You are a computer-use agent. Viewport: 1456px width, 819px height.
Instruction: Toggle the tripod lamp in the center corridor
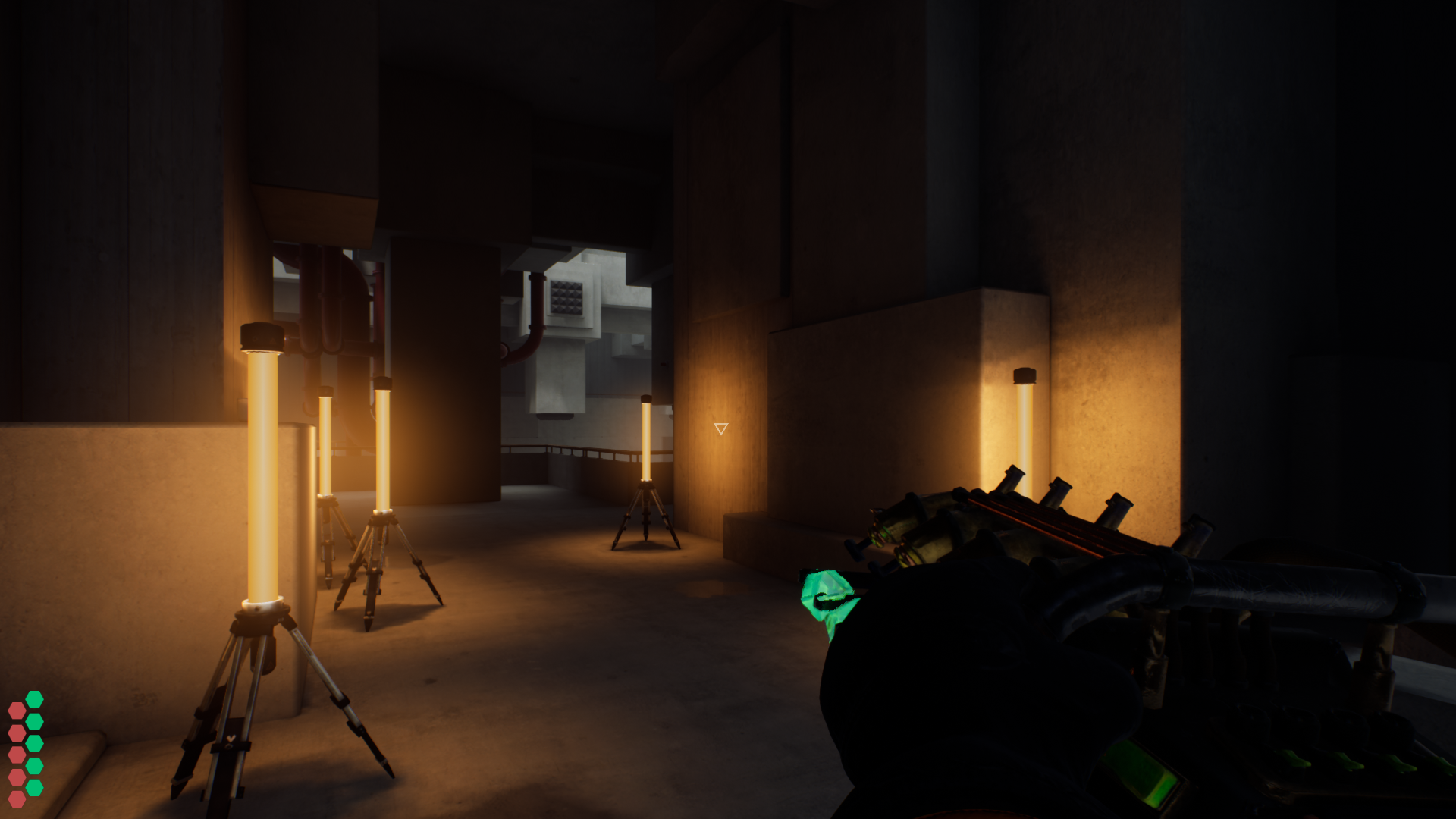coord(647,440)
